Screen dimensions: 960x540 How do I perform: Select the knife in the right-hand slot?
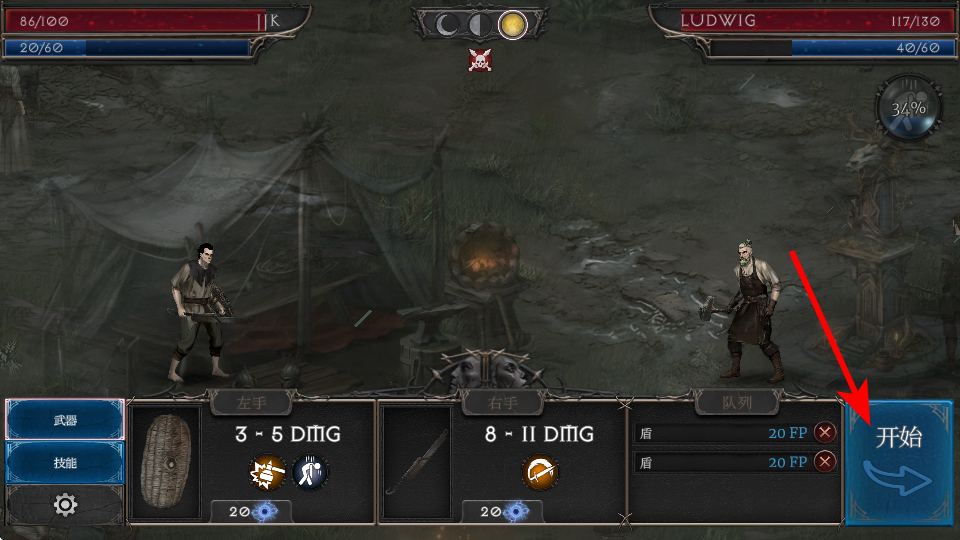point(418,462)
